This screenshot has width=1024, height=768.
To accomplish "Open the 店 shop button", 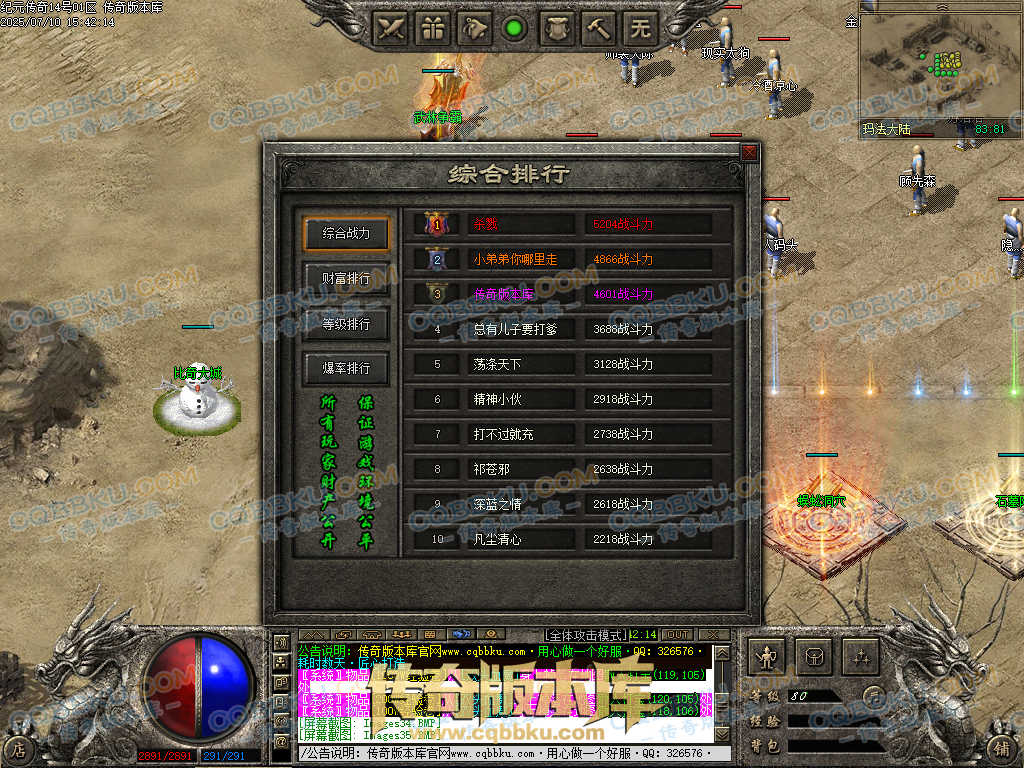I will click(x=17, y=748).
